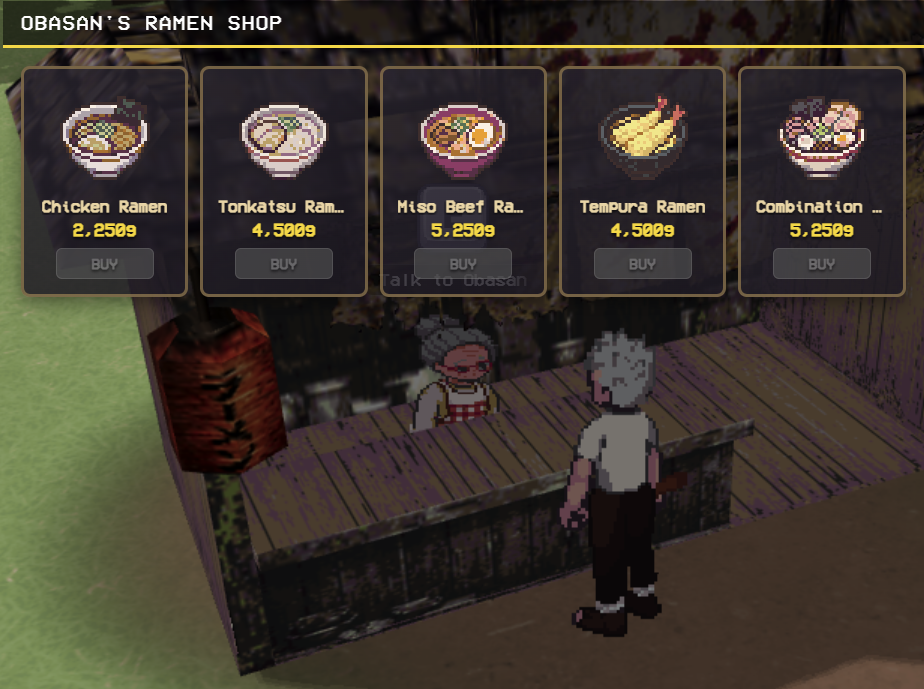
Task: Select the Tonkatsu Ramen bowl picture
Action: (x=284, y=137)
